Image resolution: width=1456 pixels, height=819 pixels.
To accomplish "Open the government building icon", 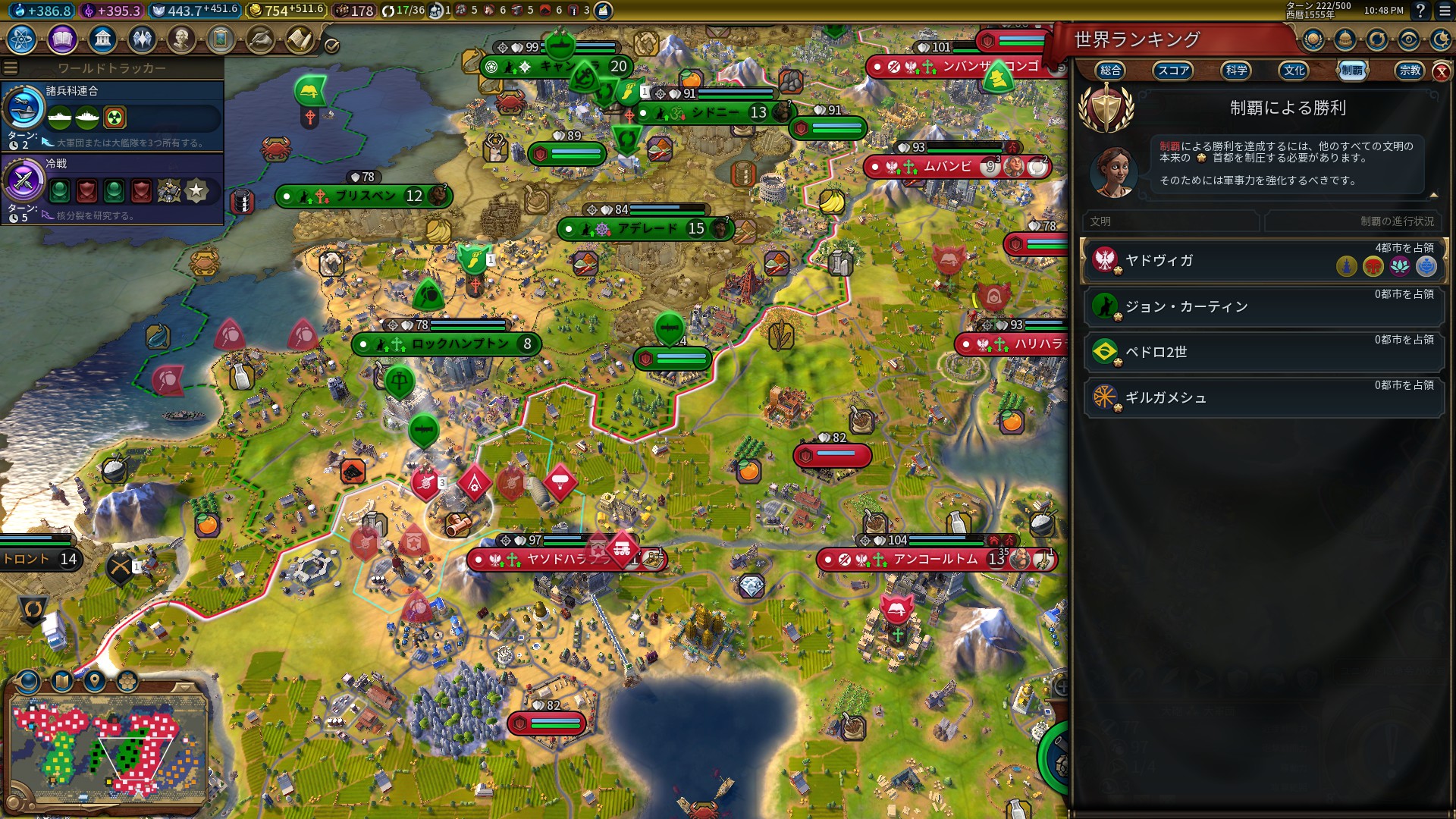I will coord(102,39).
